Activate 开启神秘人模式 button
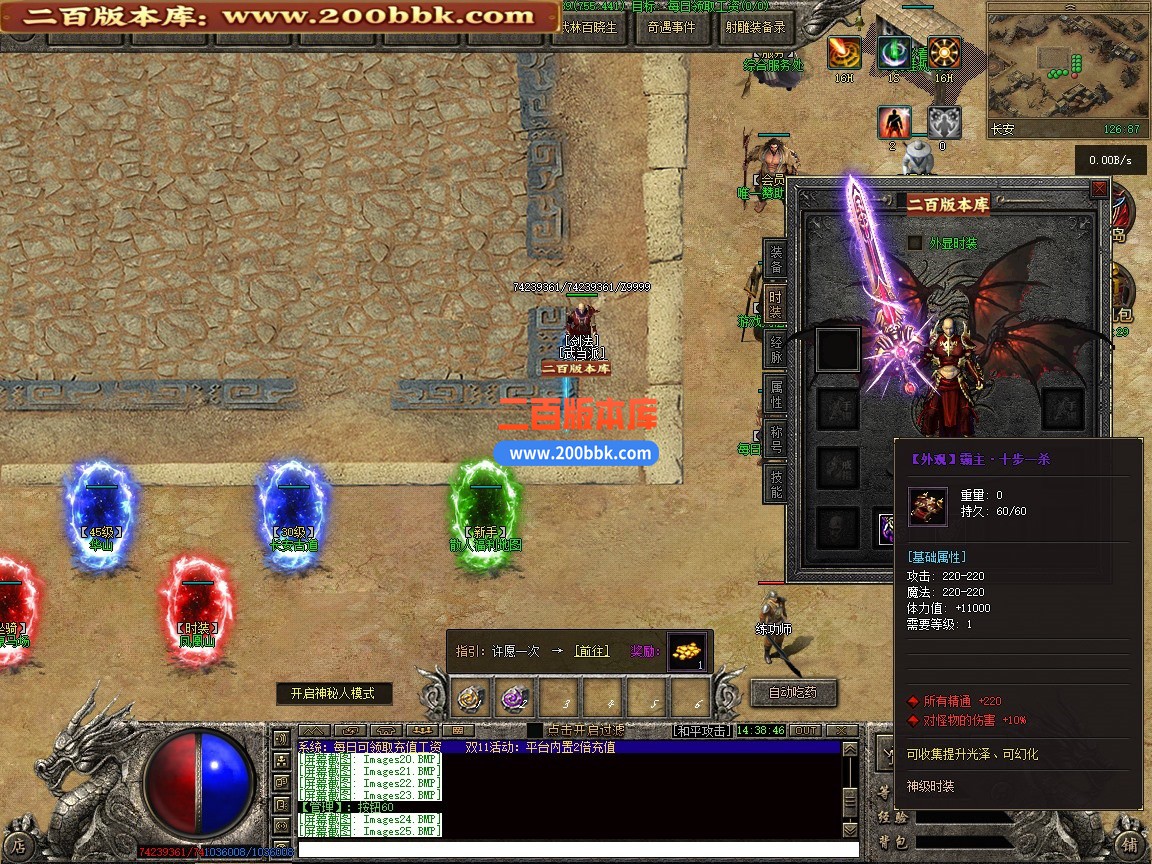The image size is (1152, 864). (x=333, y=693)
